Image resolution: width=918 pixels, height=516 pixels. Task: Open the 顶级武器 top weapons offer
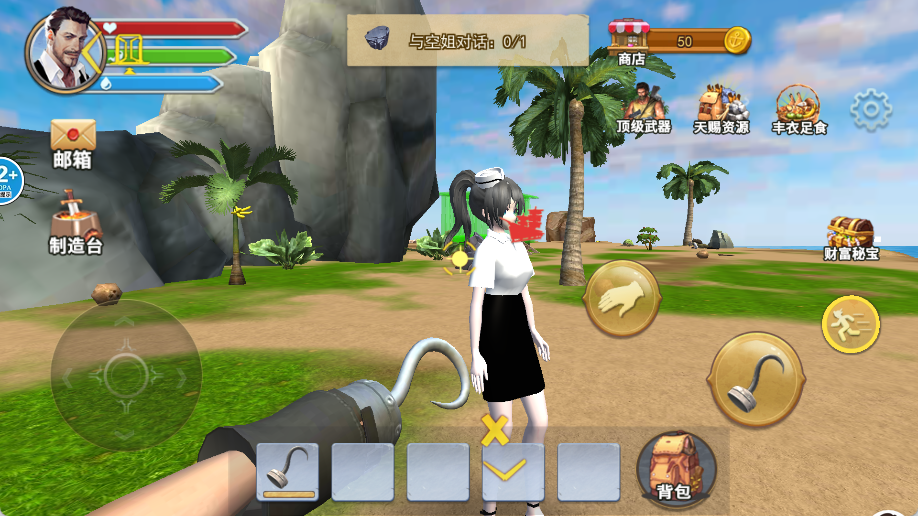coord(642,108)
